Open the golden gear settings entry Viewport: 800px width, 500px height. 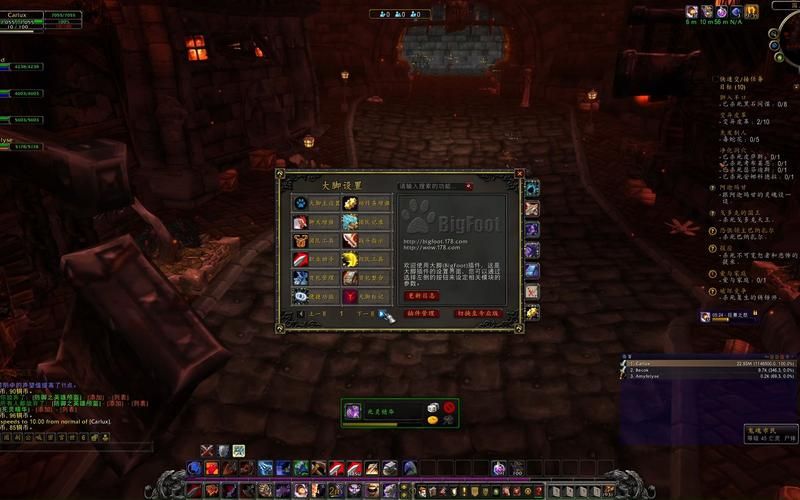(350, 203)
